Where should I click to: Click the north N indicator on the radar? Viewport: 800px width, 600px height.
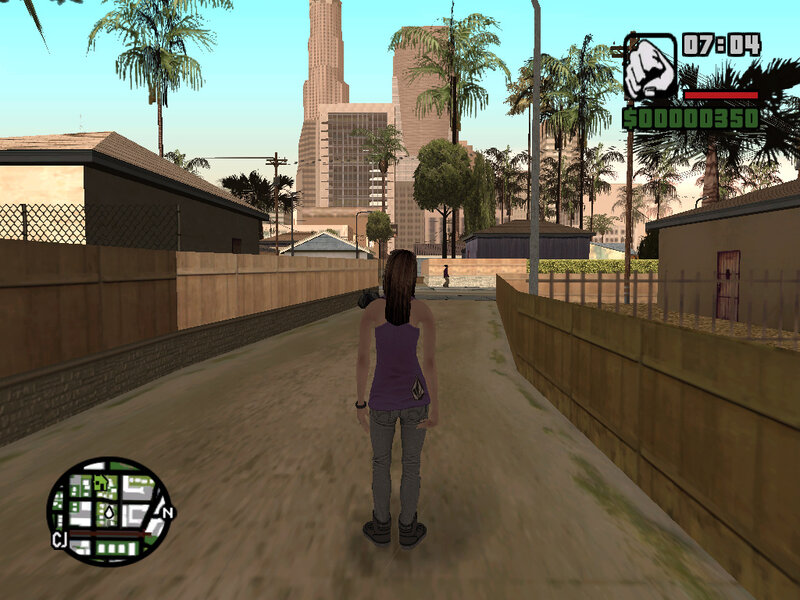tap(168, 513)
